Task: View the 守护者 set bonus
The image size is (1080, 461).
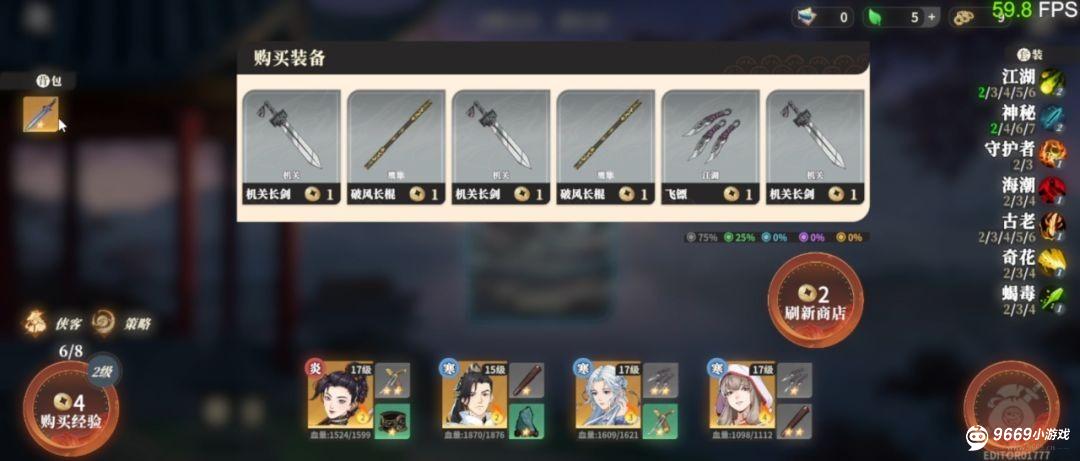Action: [x=1031, y=153]
